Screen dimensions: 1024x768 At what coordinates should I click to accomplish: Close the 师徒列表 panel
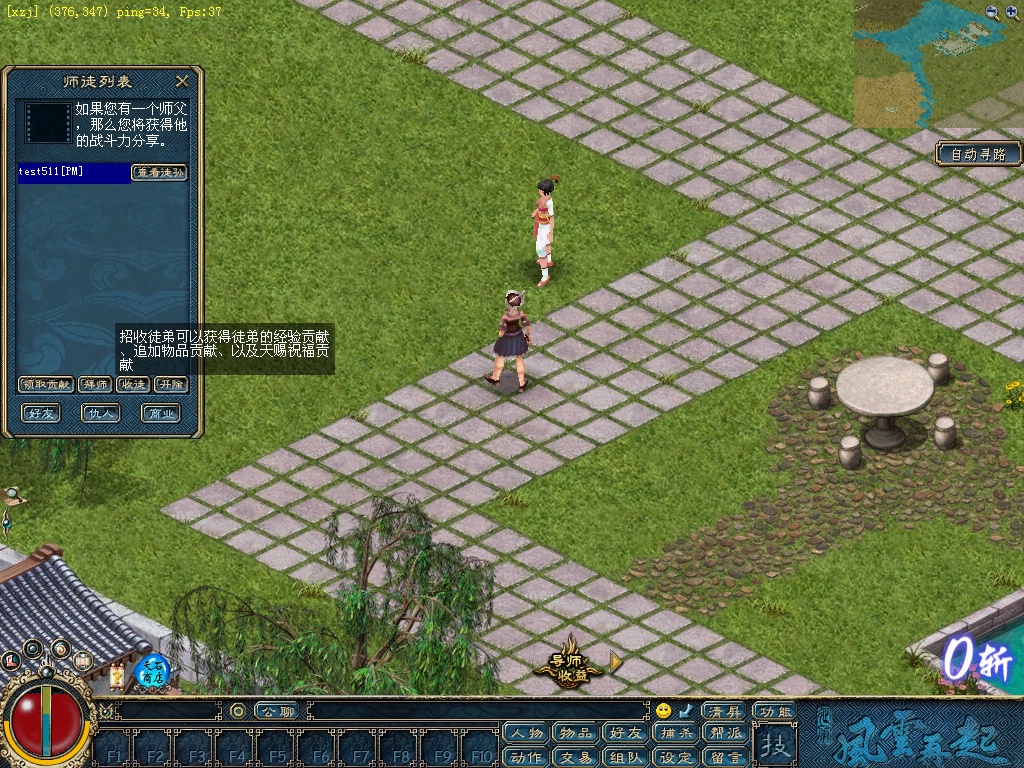[x=182, y=81]
